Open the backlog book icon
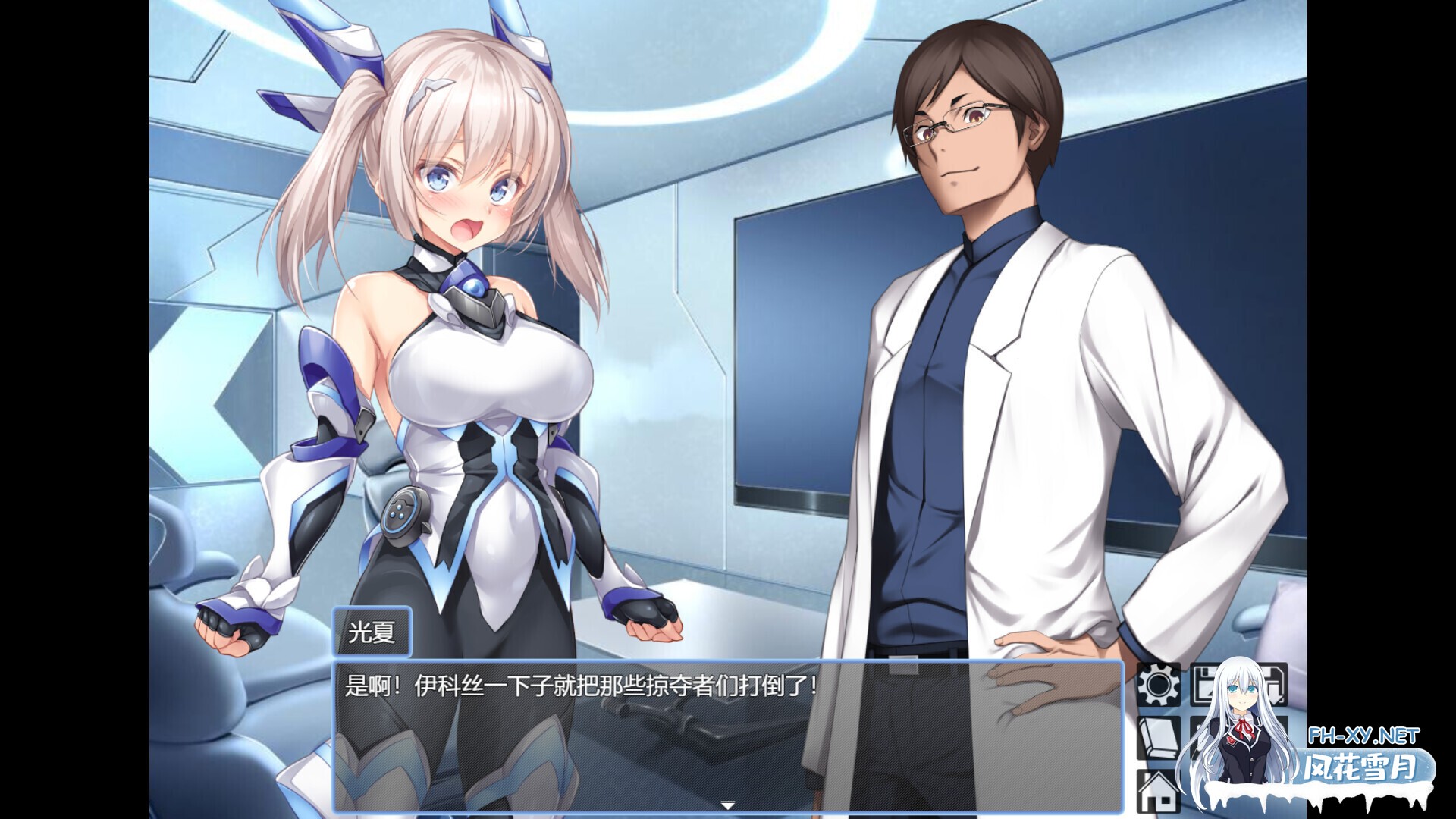This screenshot has width=1456, height=819. click(x=1158, y=738)
